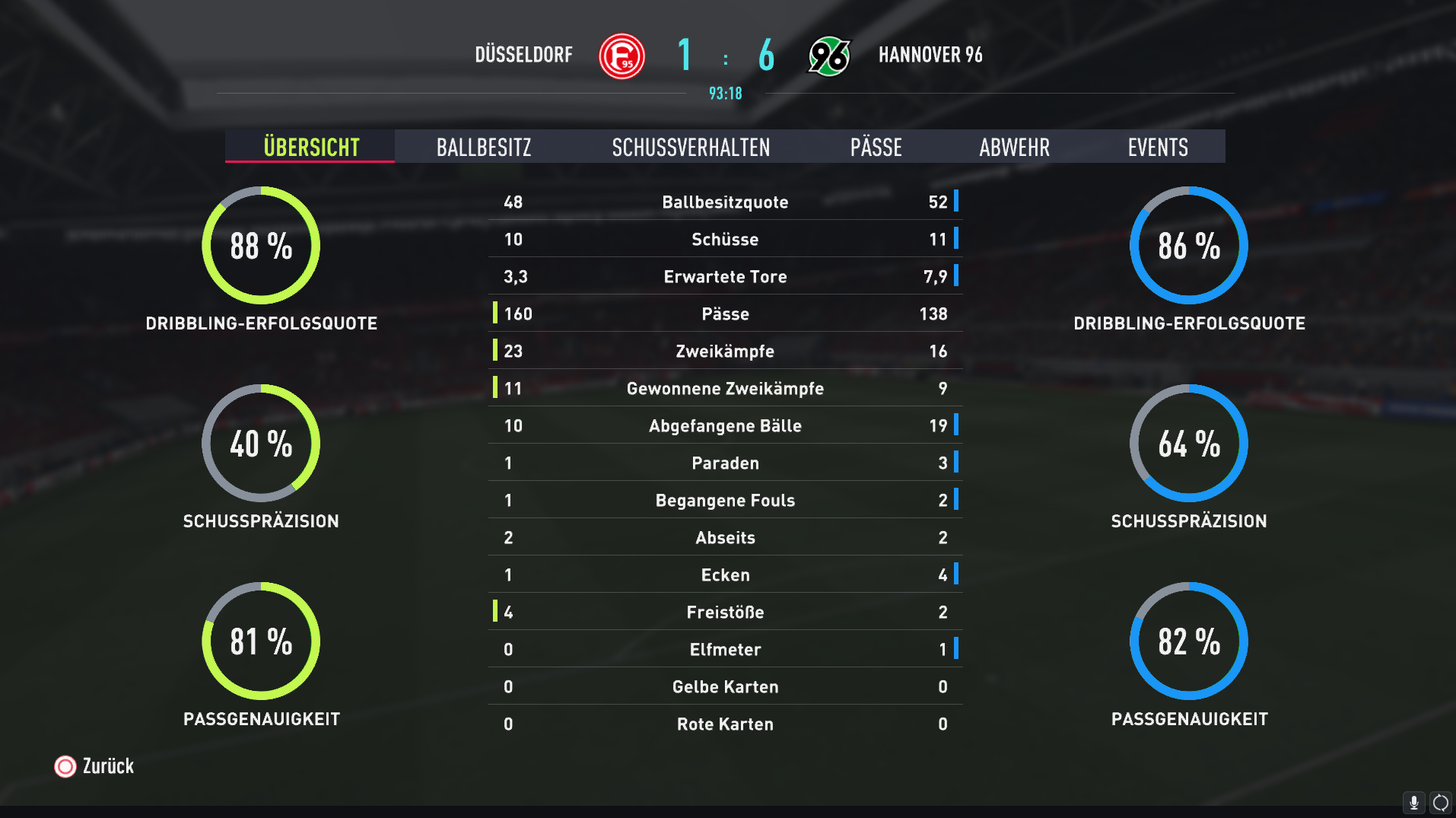
Task: Click the circular refresh overlay icon
Action: click(1440, 803)
